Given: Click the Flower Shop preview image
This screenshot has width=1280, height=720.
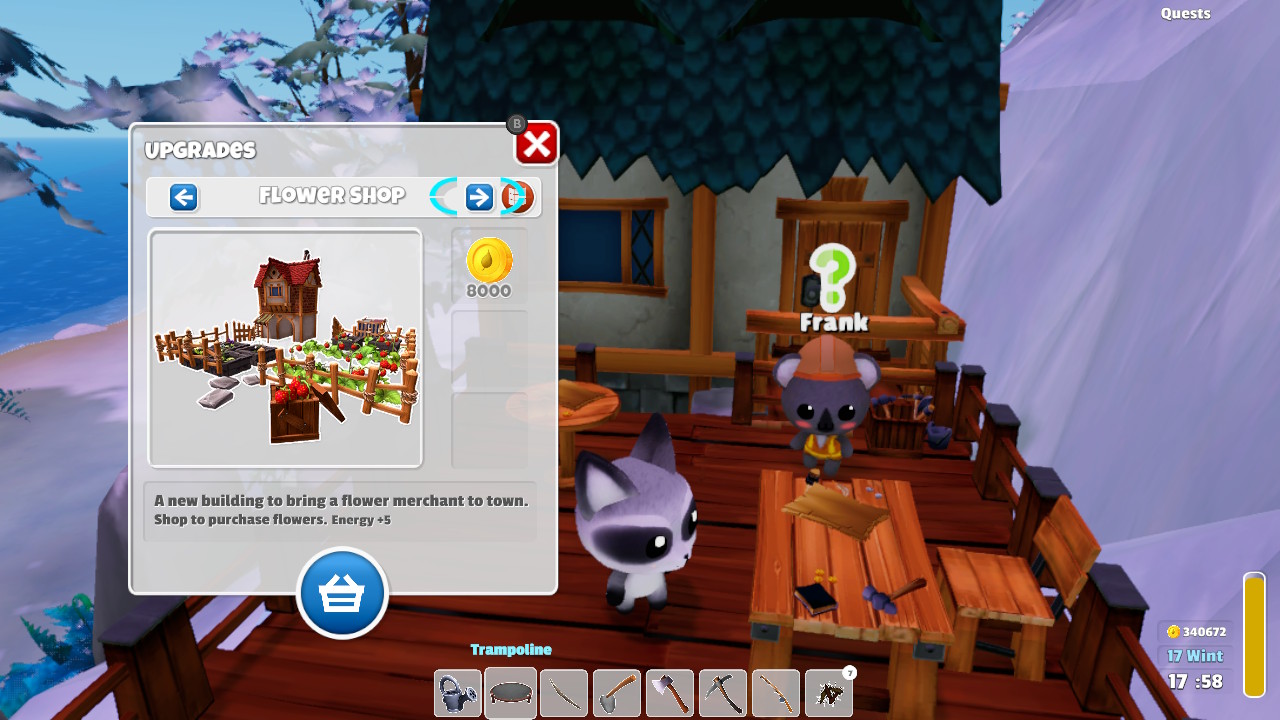Looking at the screenshot, I should click(x=284, y=348).
